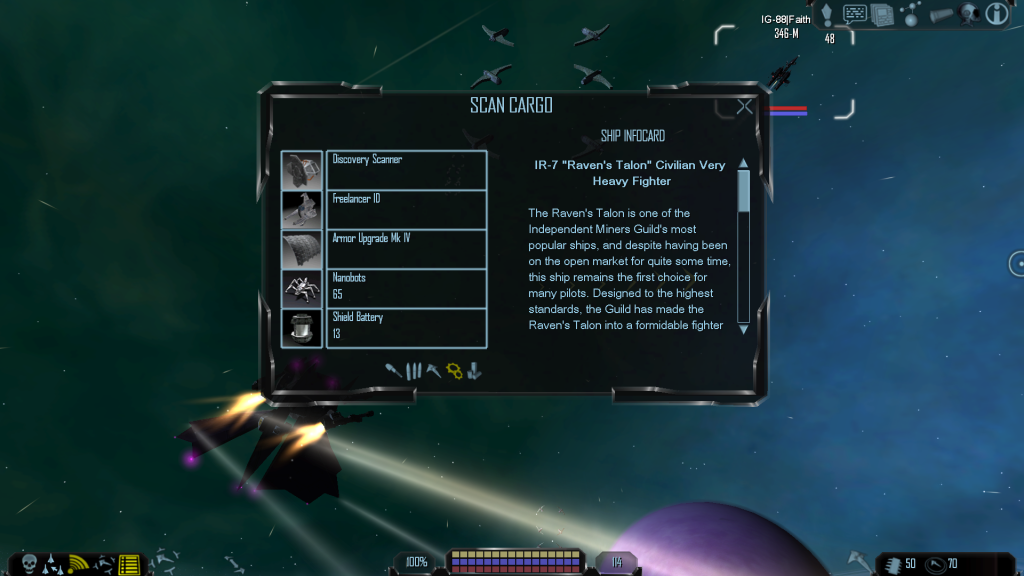1024x576 pixels.
Task: Open the chat speech-bubble icon
Action: click(x=855, y=14)
